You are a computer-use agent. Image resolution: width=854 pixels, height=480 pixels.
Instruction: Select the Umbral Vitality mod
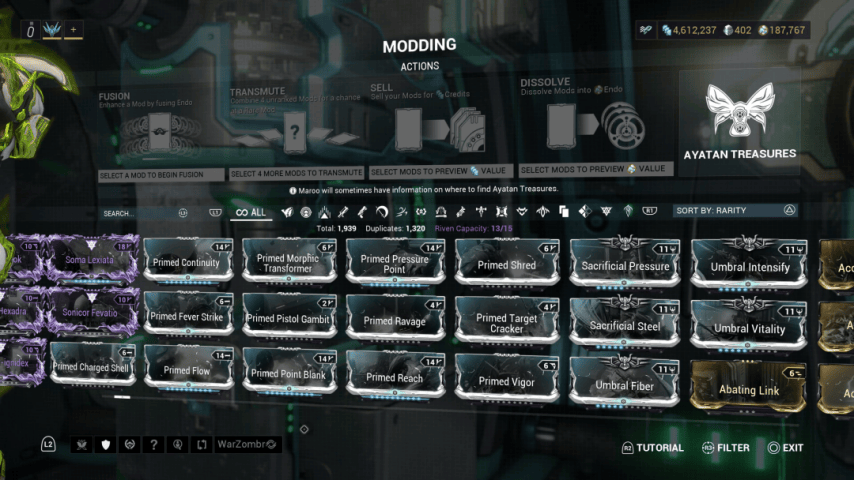pos(749,327)
